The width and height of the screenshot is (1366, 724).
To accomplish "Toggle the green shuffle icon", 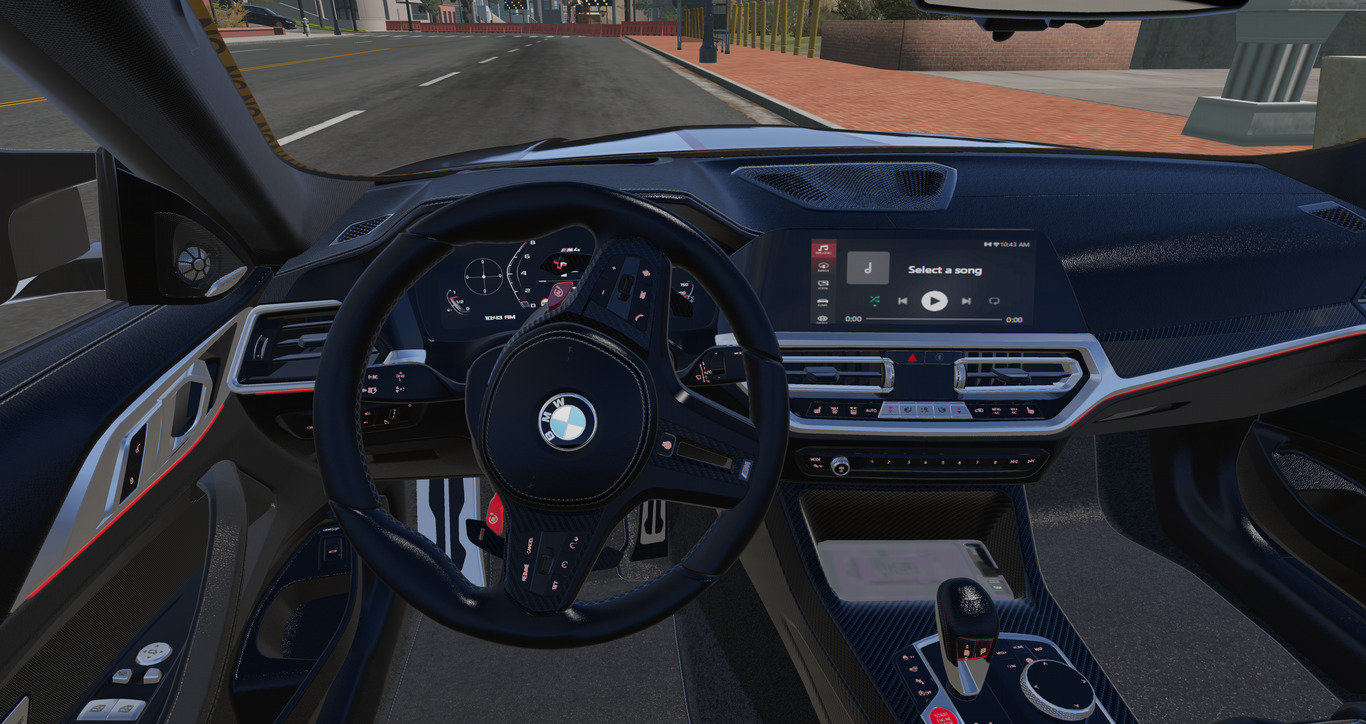I will click(874, 300).
